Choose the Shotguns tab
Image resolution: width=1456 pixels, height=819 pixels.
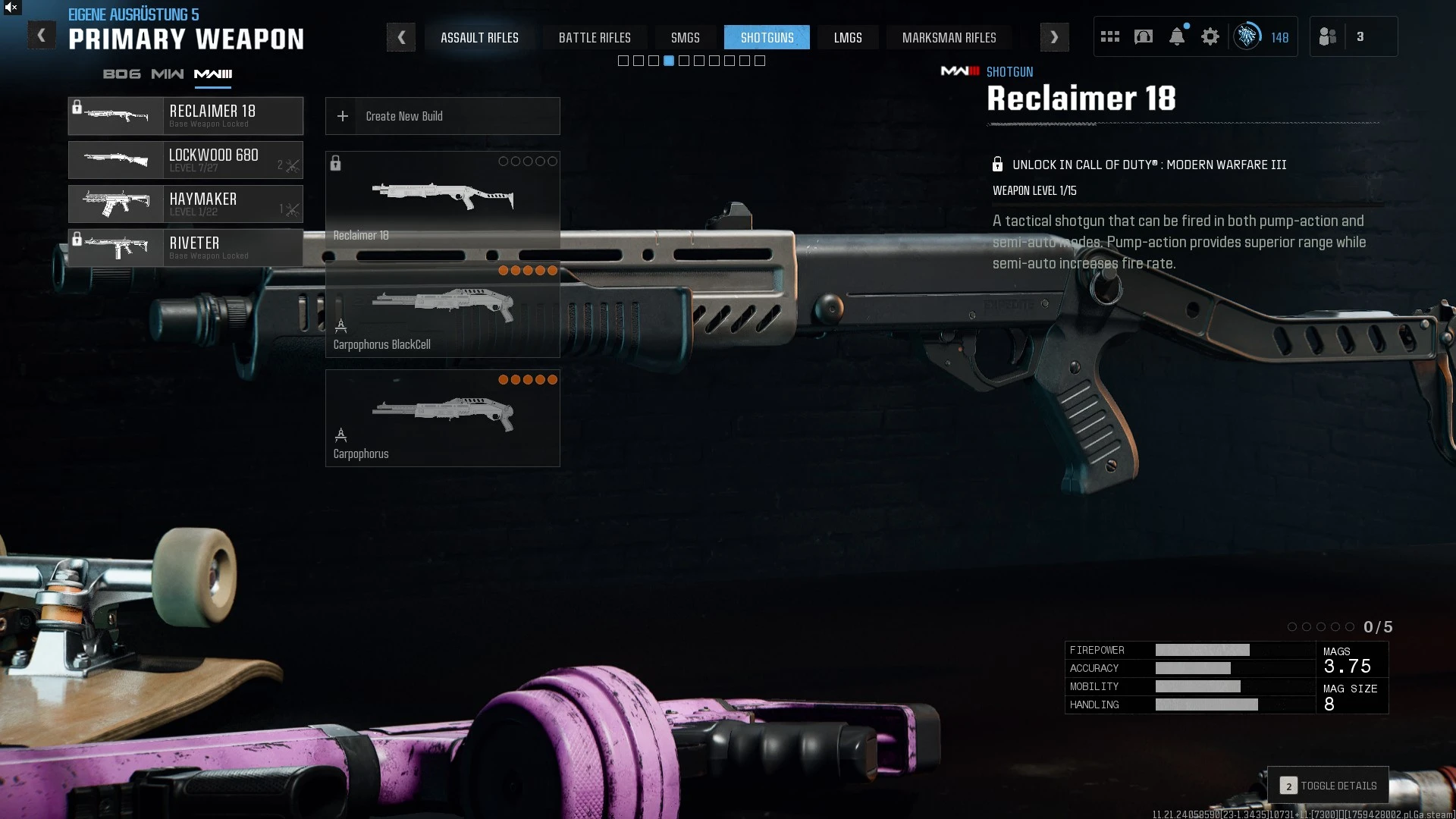(767, 37)
